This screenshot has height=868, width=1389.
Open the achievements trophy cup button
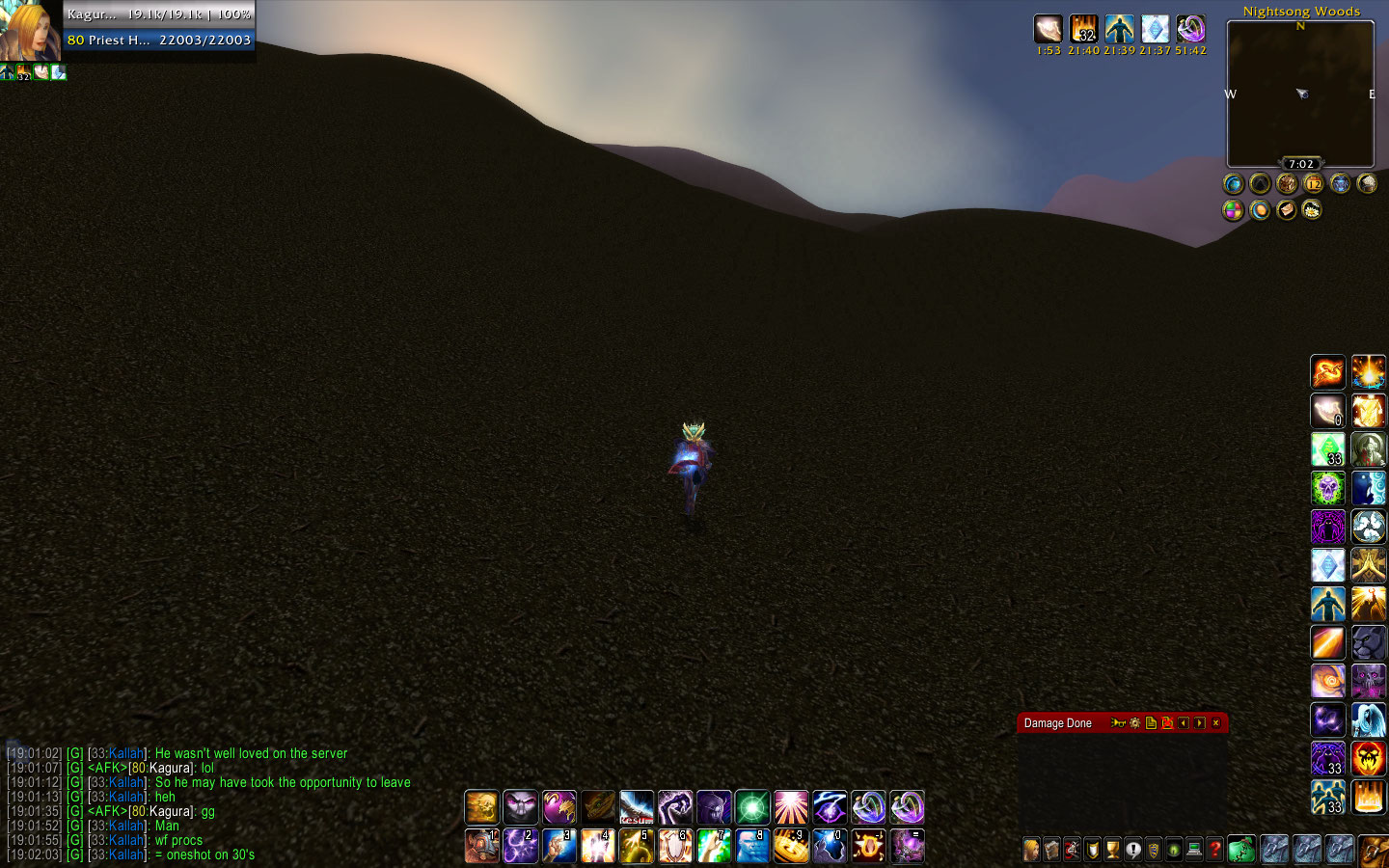pyautogui.click(x=1112, y=850)
